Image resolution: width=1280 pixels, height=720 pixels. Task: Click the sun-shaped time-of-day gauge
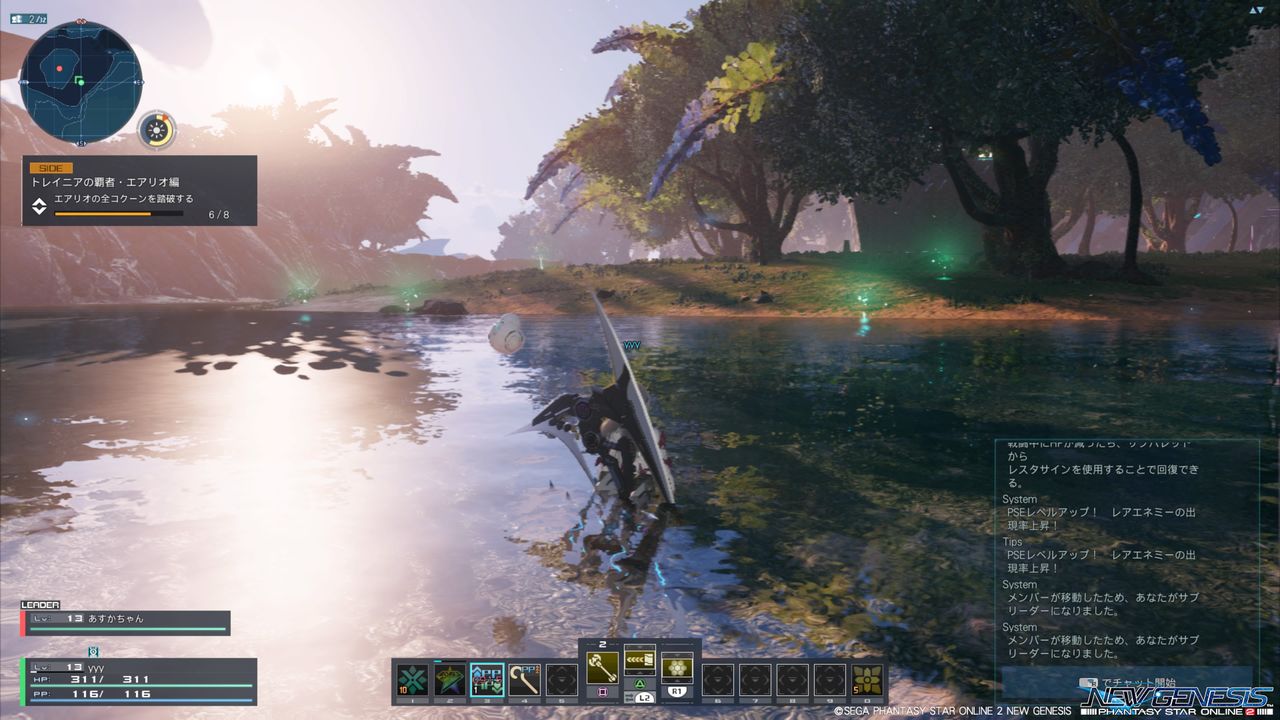pyautogui.click(x=157, y=130)
